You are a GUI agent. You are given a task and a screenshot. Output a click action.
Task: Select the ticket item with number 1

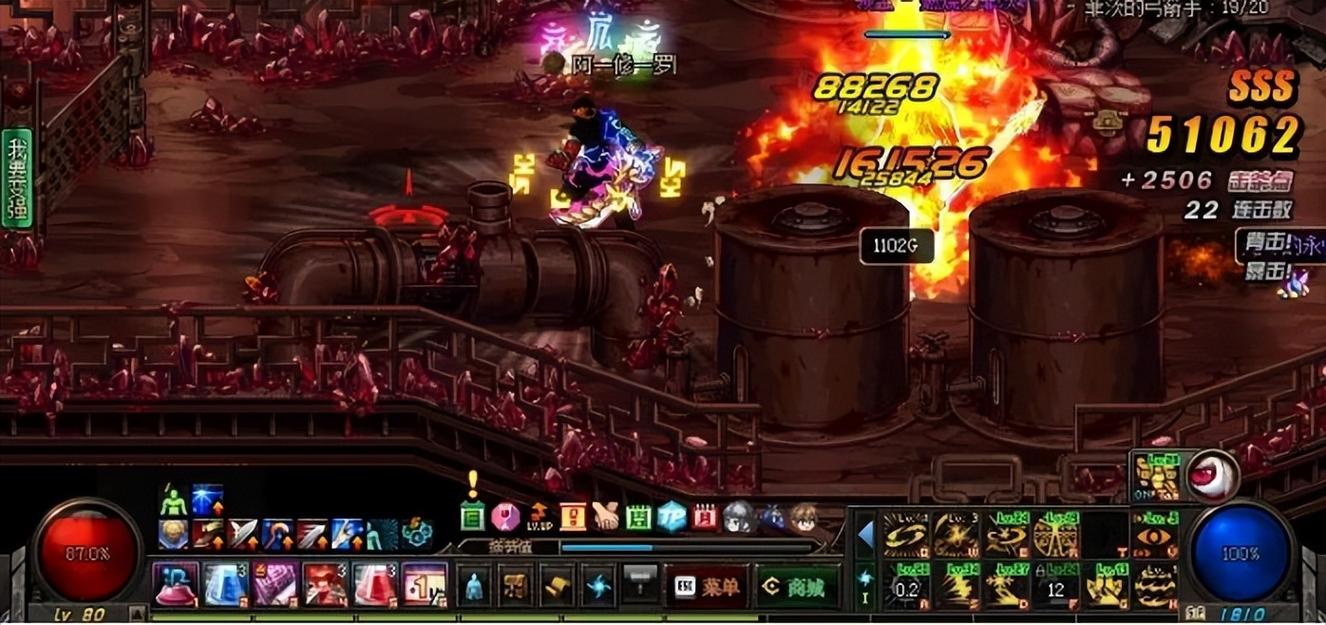tap(424, 584)
